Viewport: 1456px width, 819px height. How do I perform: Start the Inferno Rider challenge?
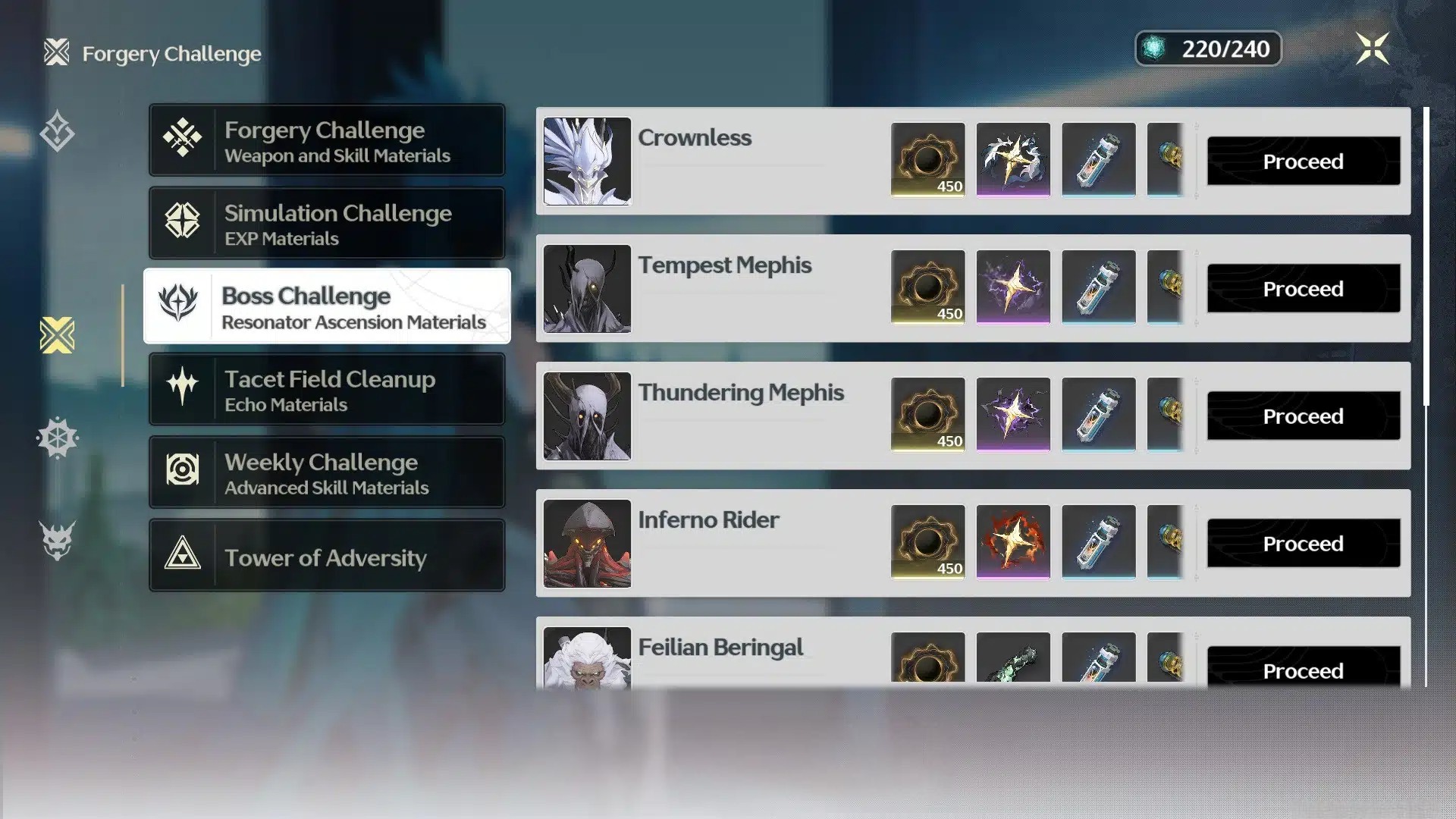point(1303,544)
